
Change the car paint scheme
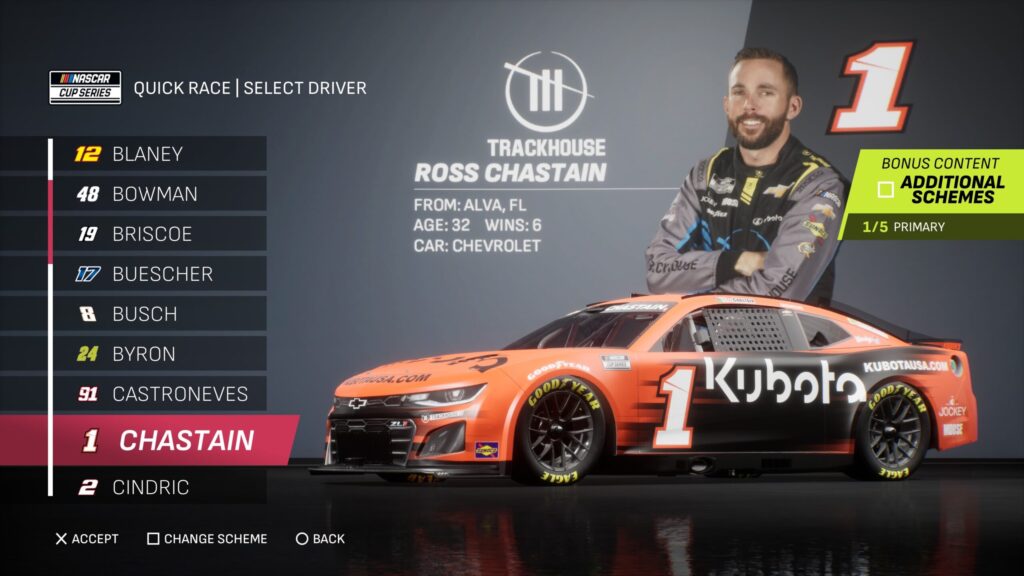207,539
